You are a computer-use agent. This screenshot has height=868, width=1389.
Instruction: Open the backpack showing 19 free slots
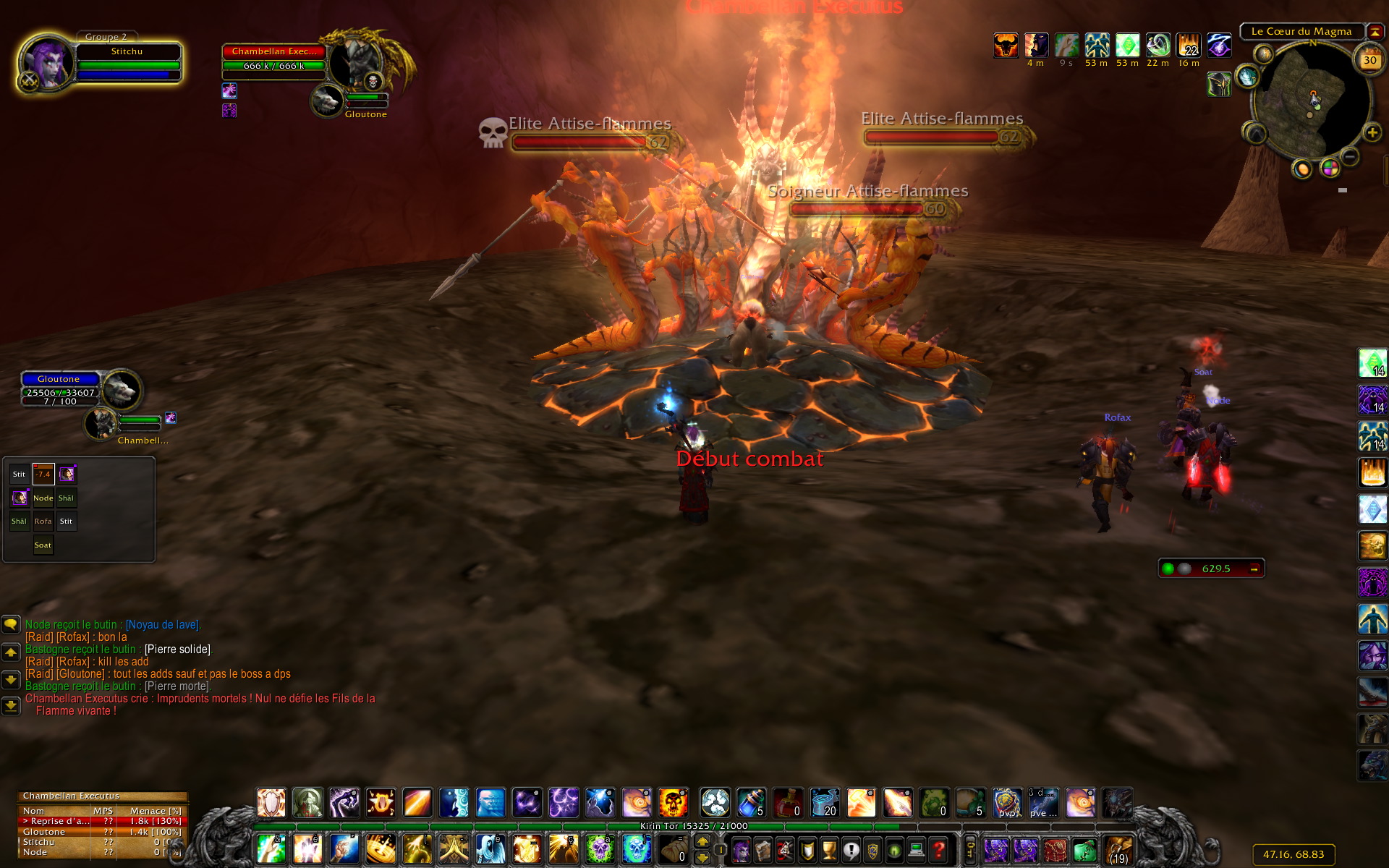click(1118, 849)
